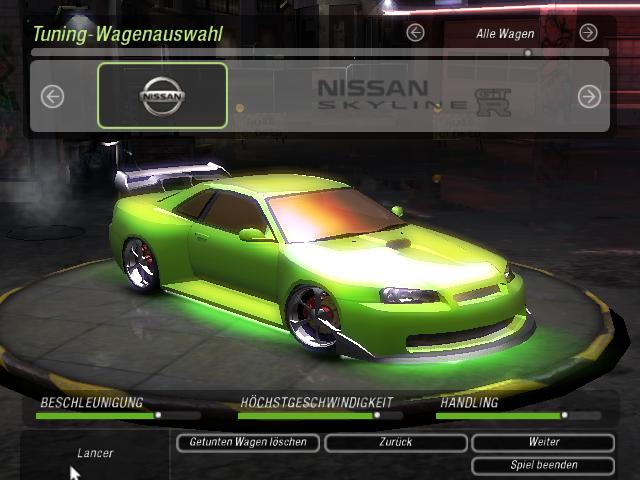Quit via the Spiel beenden button
Viewport: 640px width, 480px height.
[543, 465]
